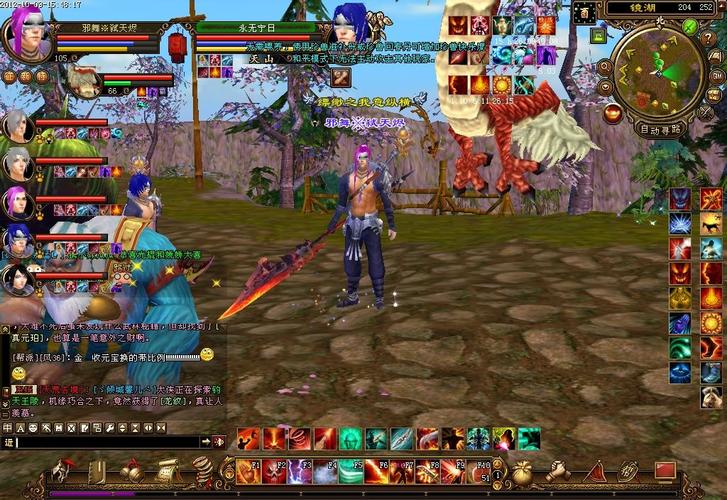Image resolution: width=727 pixels, height=500 pixels.
Task: Click the 自动寻路 auto-pathfinding button
Action: pos(660,129)
